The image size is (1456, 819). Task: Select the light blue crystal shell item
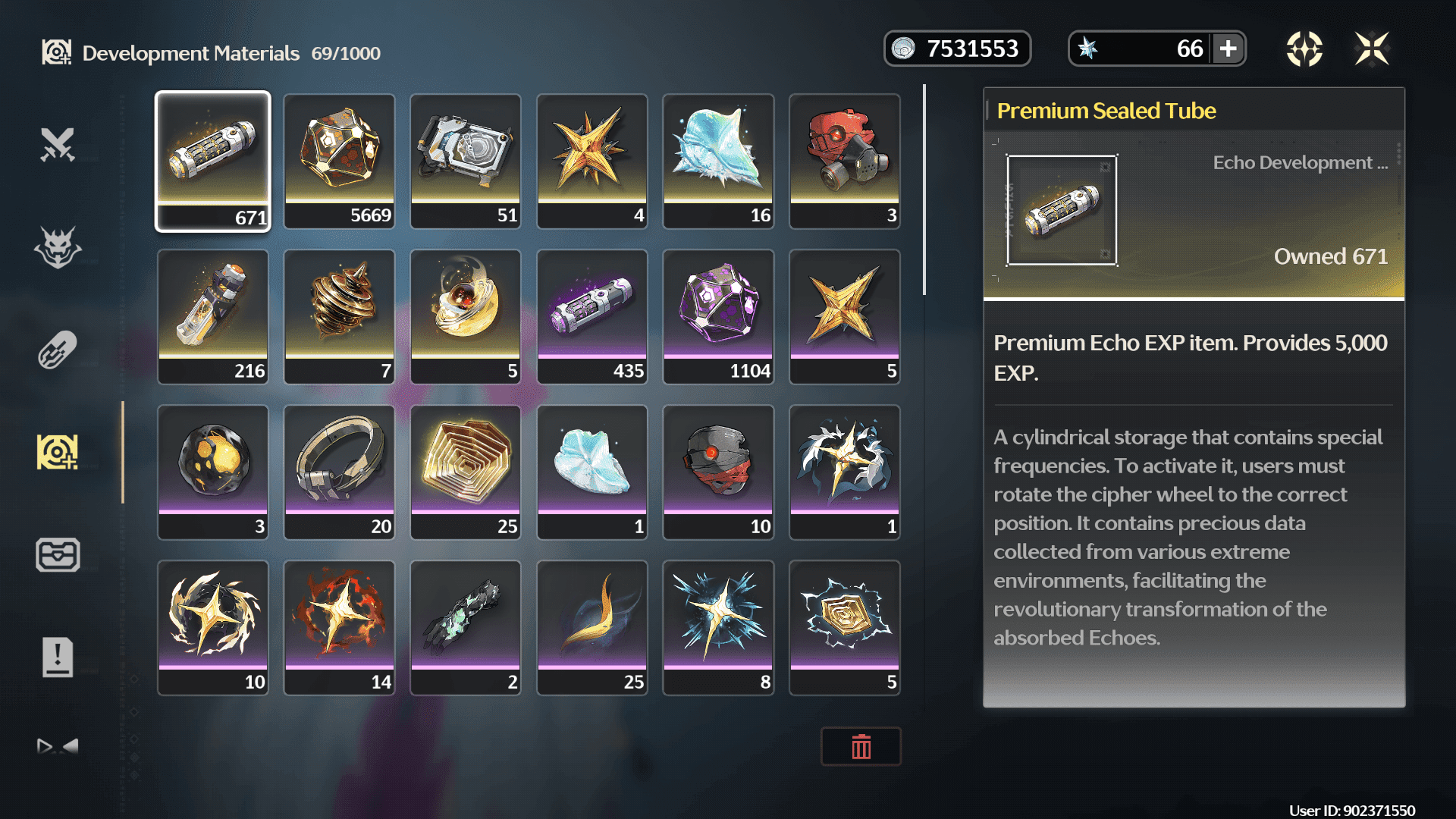click(x=718, y=161)
